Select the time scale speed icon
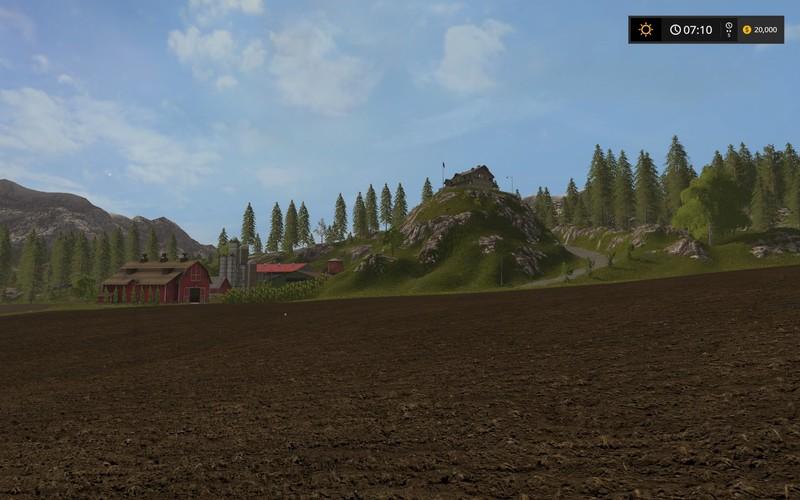This screenshot has height=500, width=800. pos(728,30)
